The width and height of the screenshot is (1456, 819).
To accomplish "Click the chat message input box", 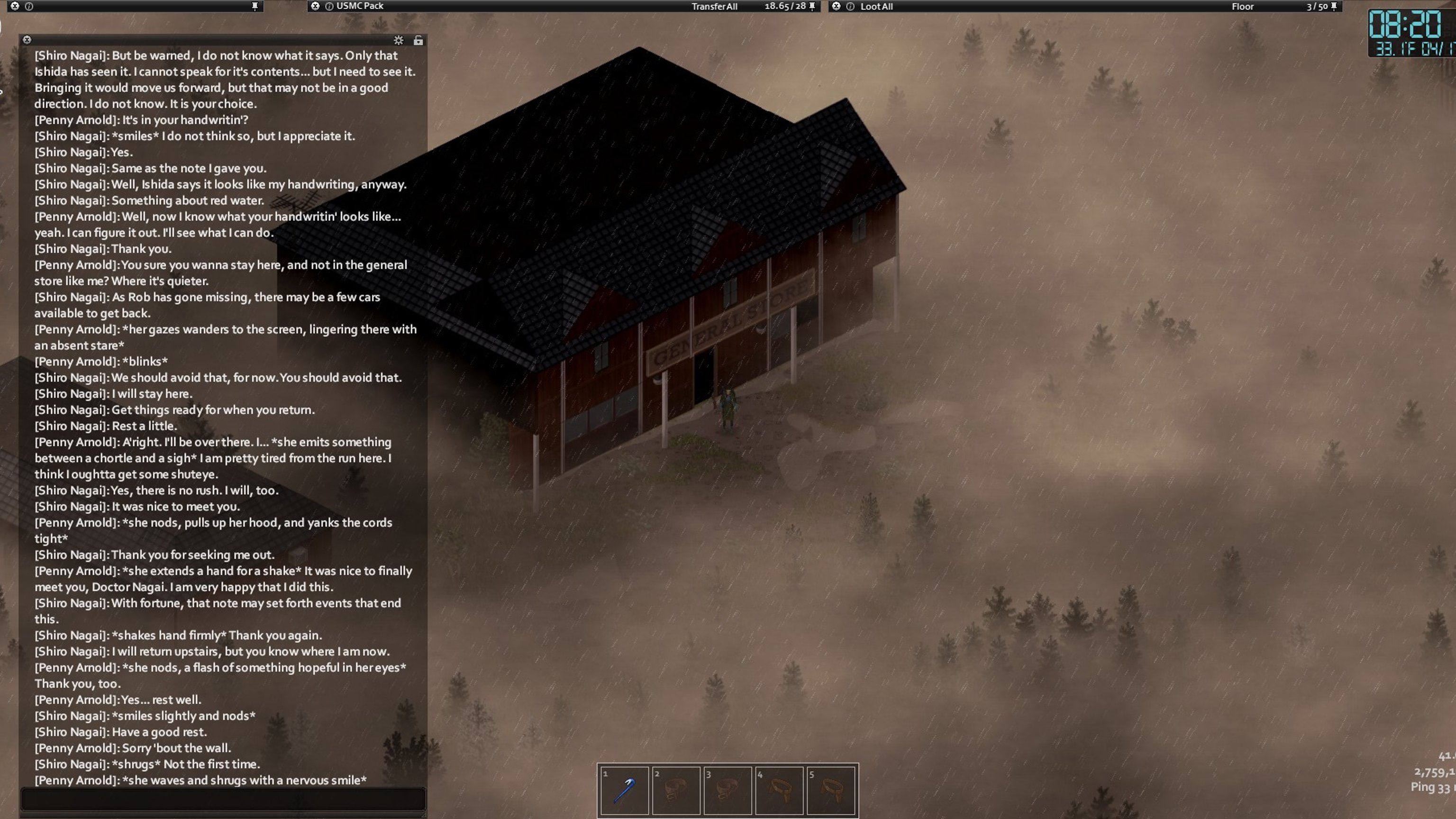I will point(223,799).
